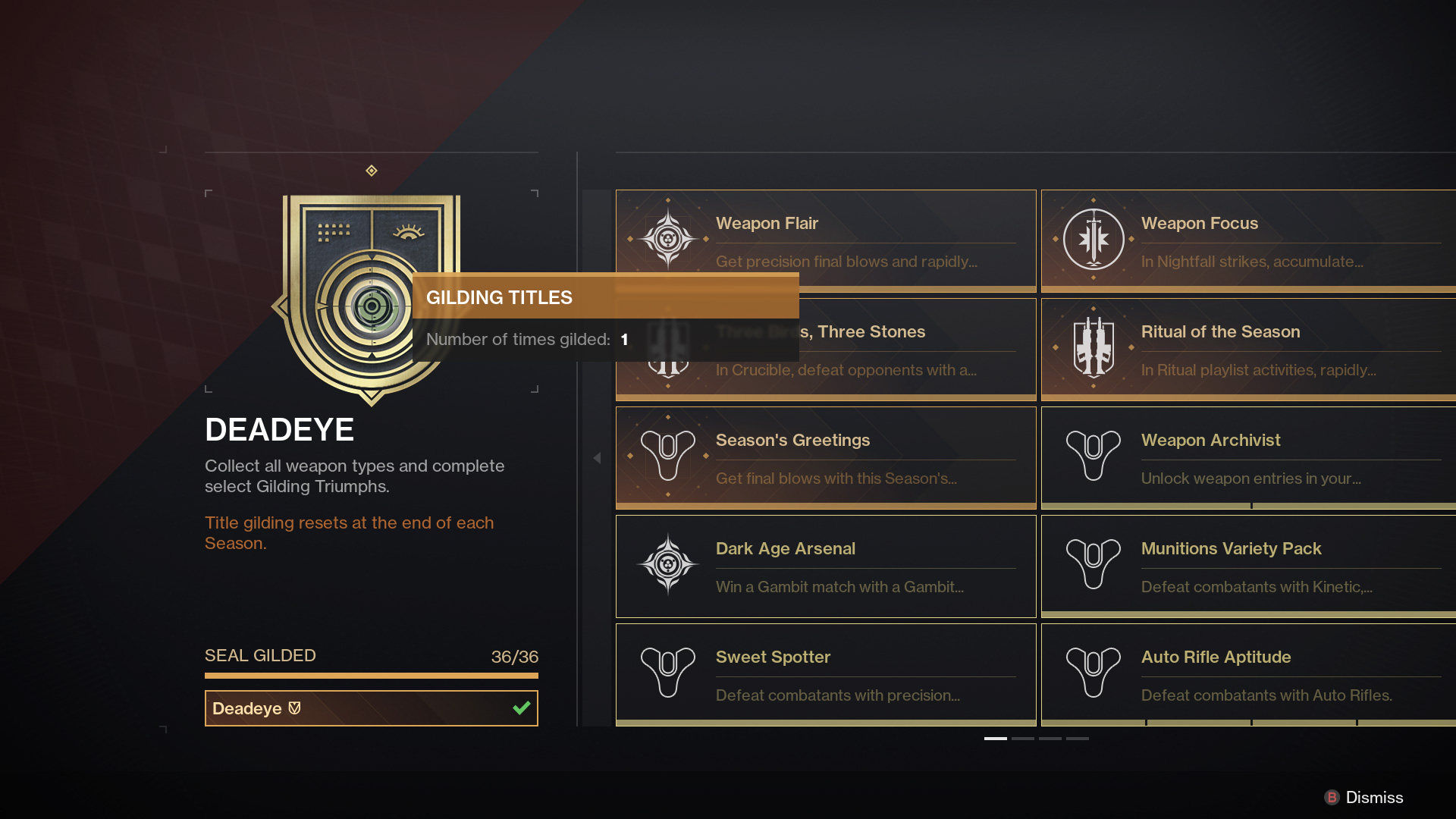View the Ritual of the Season triumph

click(x=1247, y=348)
